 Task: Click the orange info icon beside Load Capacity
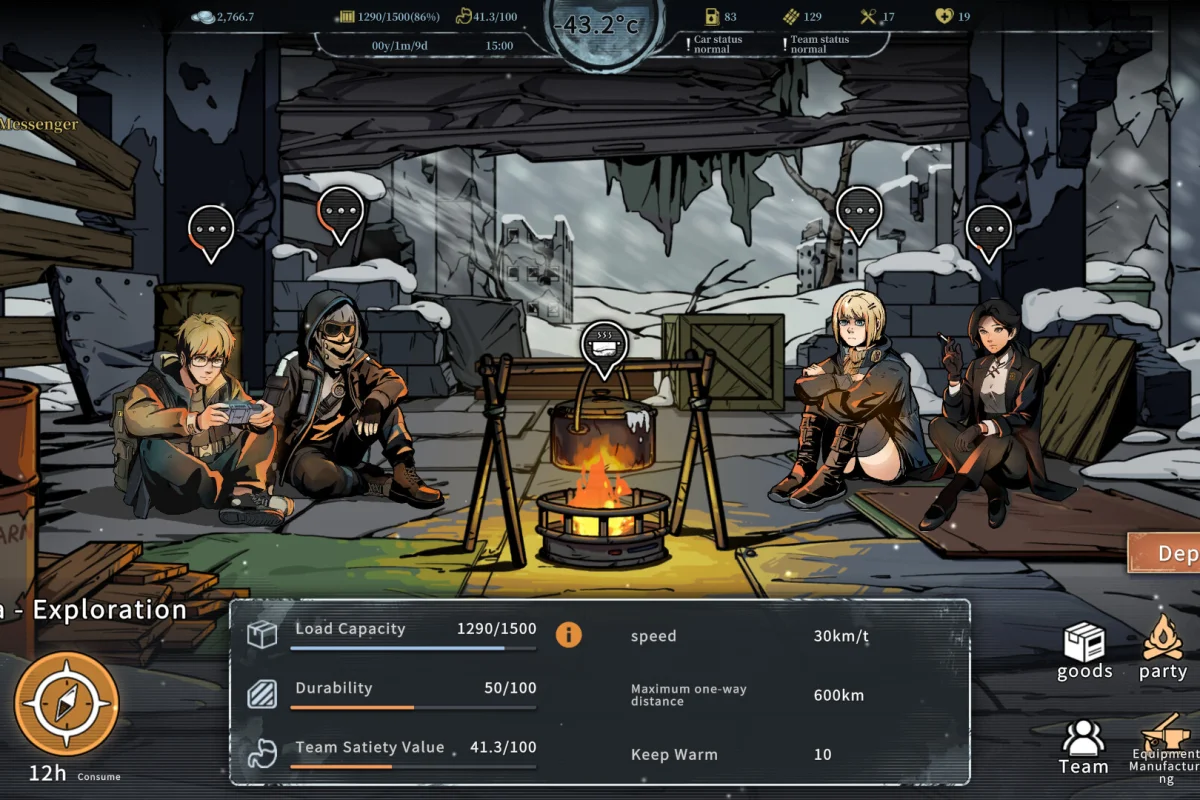[x=569, y=634]
